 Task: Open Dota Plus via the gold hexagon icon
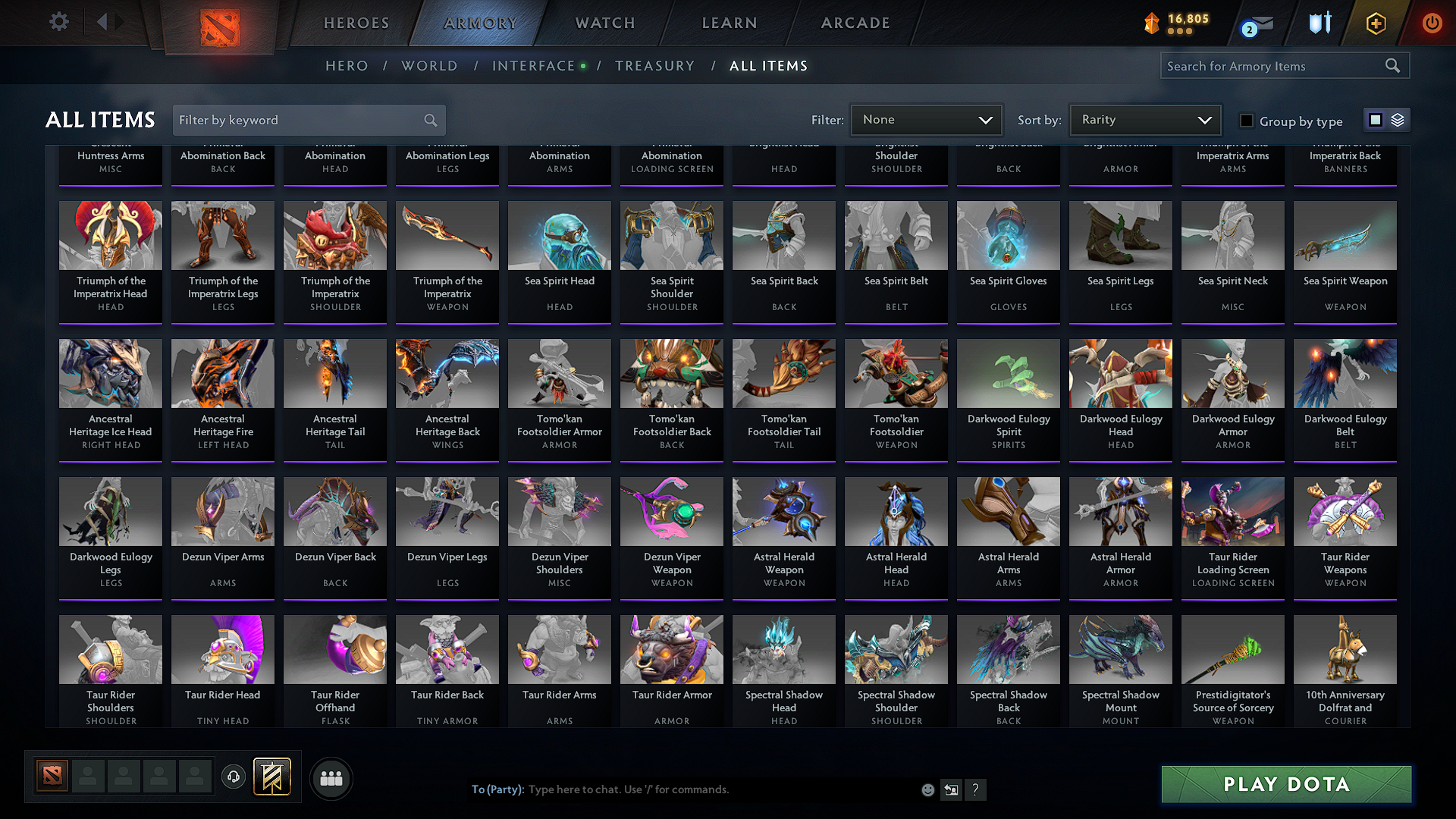pos(1375,23)
